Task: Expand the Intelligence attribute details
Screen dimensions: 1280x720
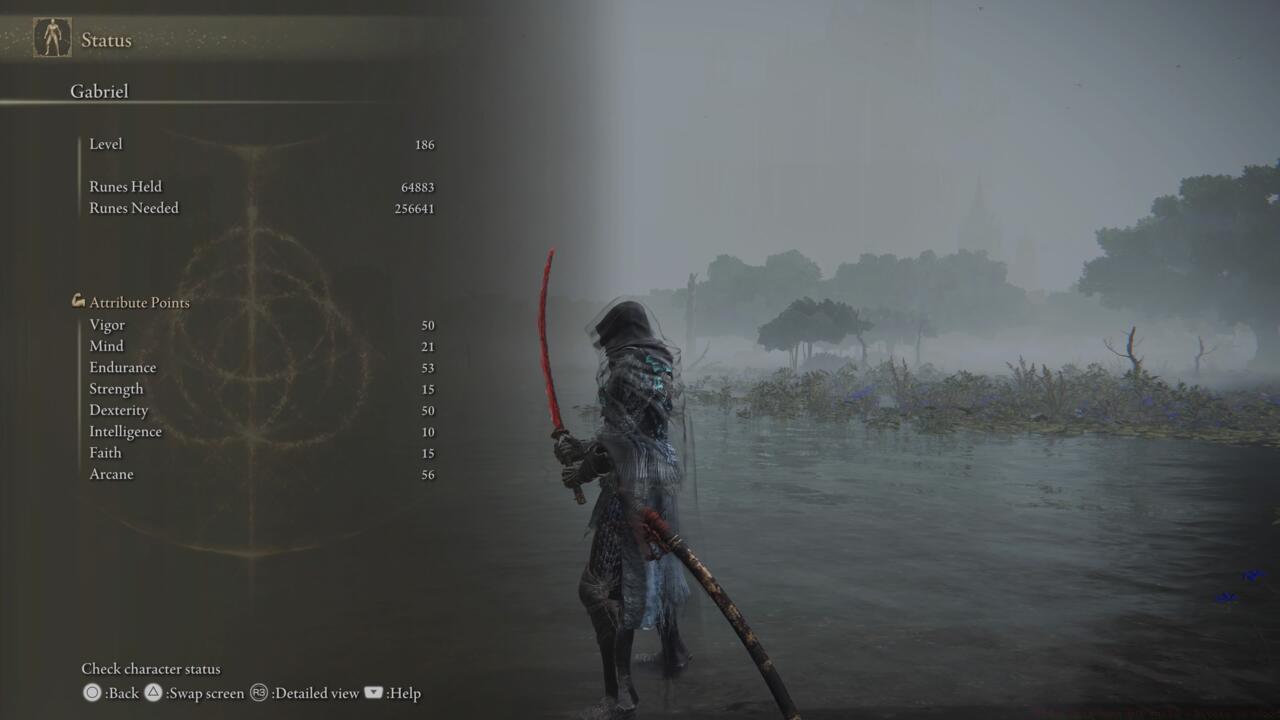Action: [126, 432]
